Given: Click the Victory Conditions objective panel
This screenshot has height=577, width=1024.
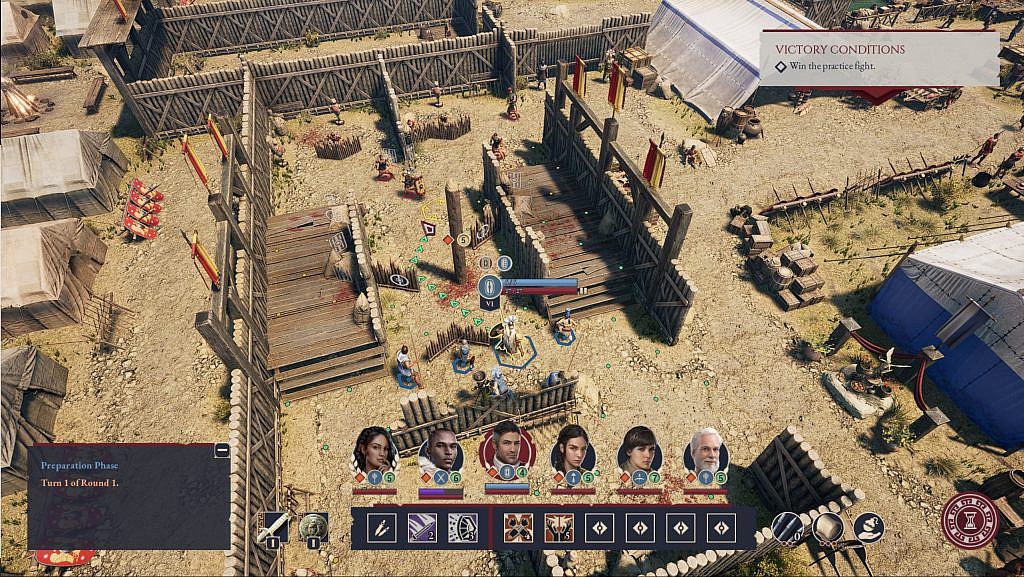Looking at the screenshot, I should (x=879, y=58).
